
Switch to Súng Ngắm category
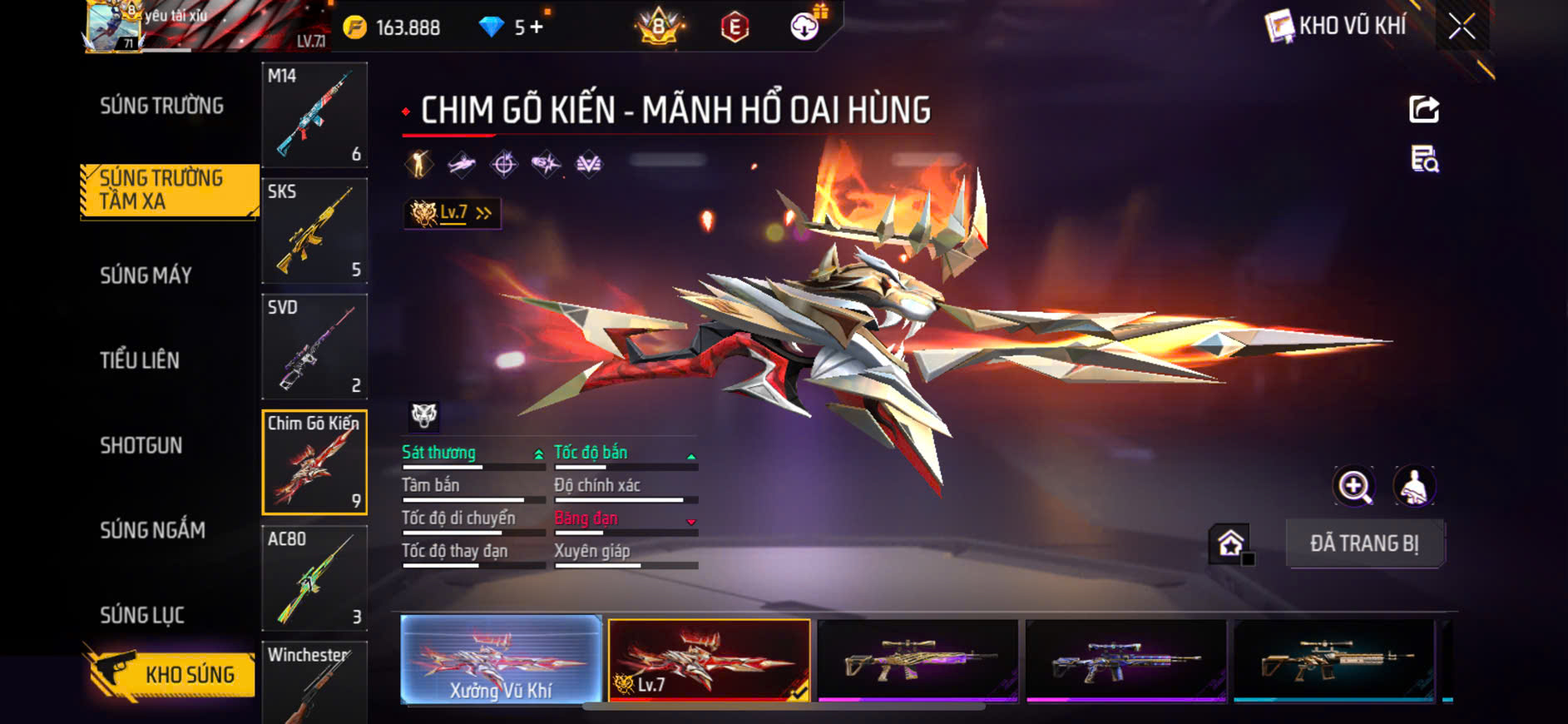[x=152, y=530]
